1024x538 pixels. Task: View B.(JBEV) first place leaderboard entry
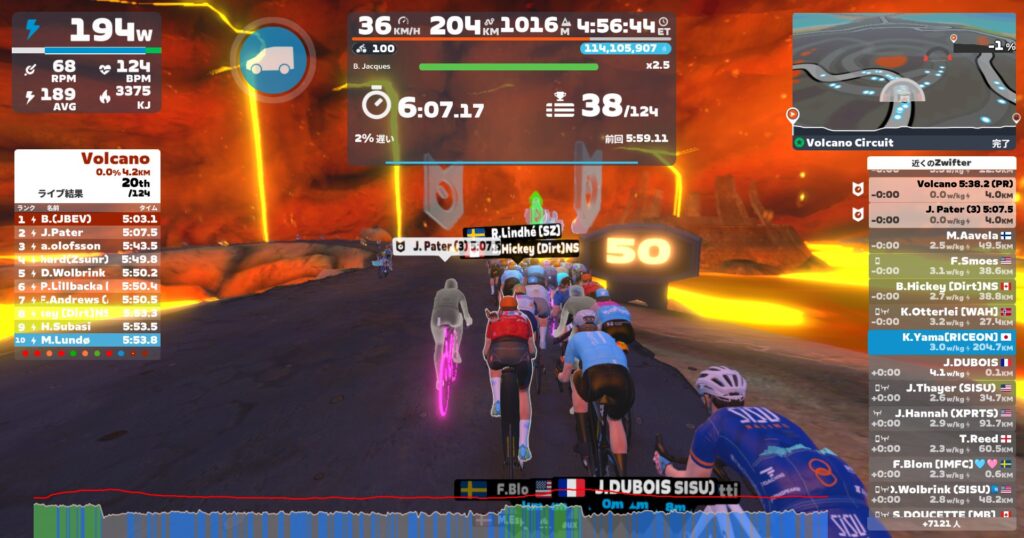(x=87, y=218)
